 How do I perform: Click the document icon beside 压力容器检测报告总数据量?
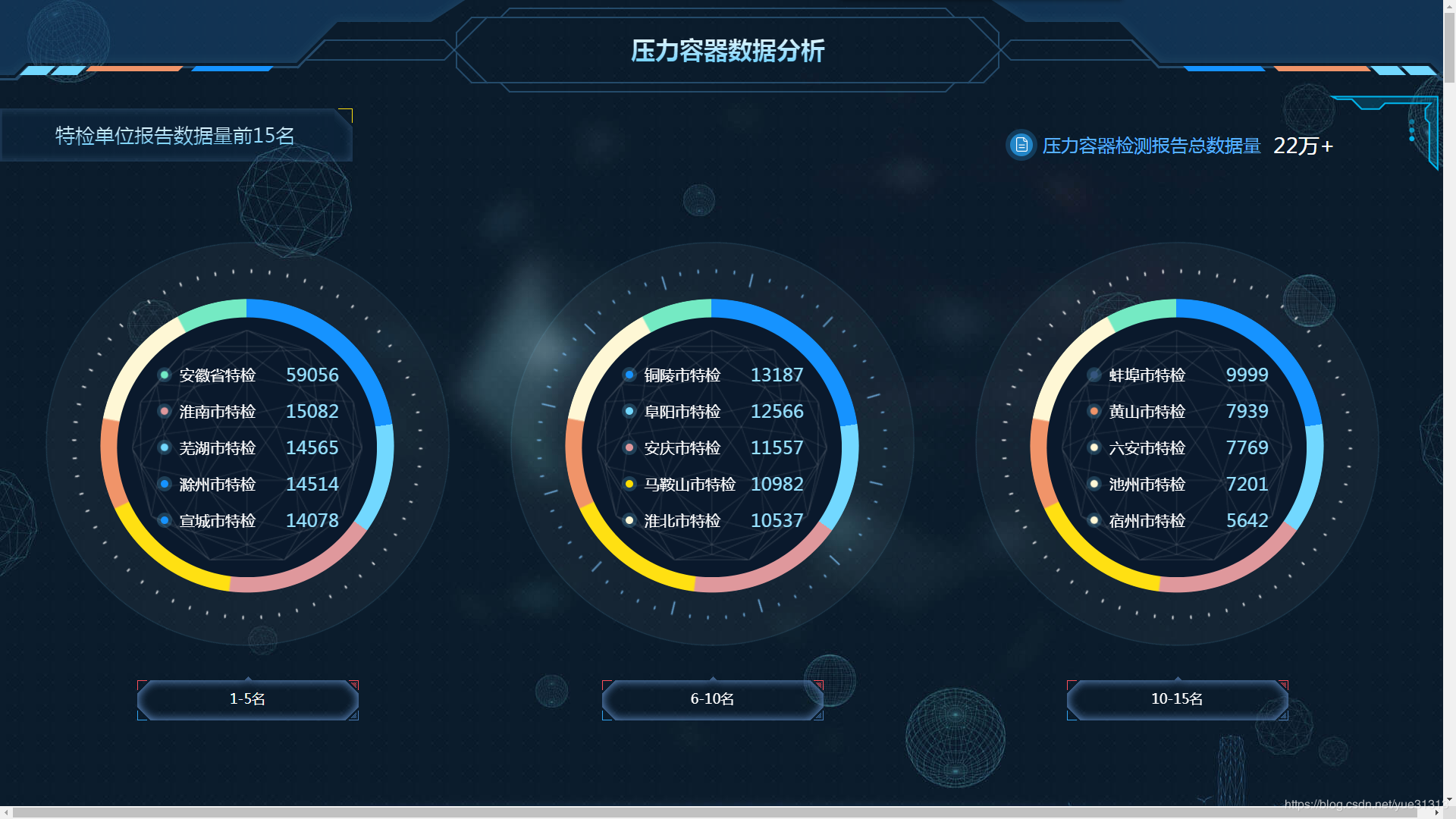pyautogui.click(x=1021, y=145)
